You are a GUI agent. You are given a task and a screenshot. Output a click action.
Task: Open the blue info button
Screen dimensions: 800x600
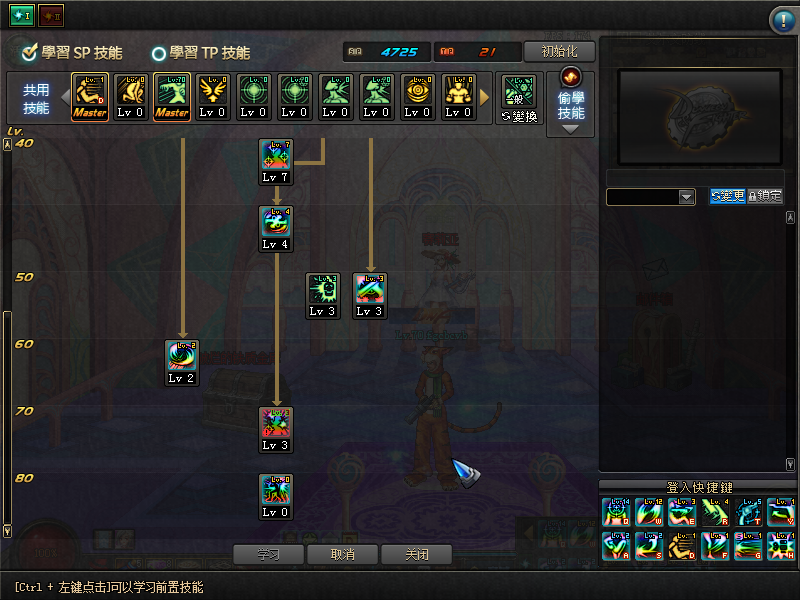click(781, 20)
